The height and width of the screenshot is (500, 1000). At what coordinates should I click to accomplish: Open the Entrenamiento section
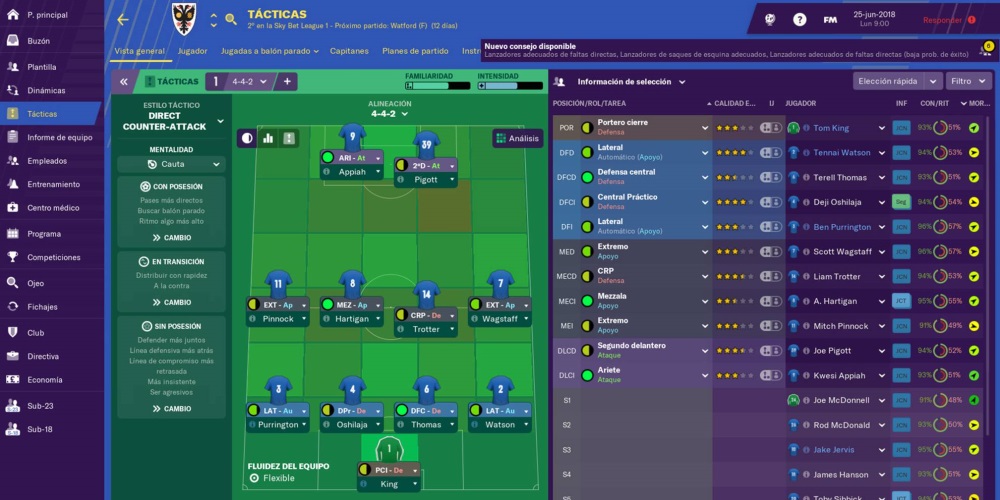pyautogui.click(x=53, y=185)
